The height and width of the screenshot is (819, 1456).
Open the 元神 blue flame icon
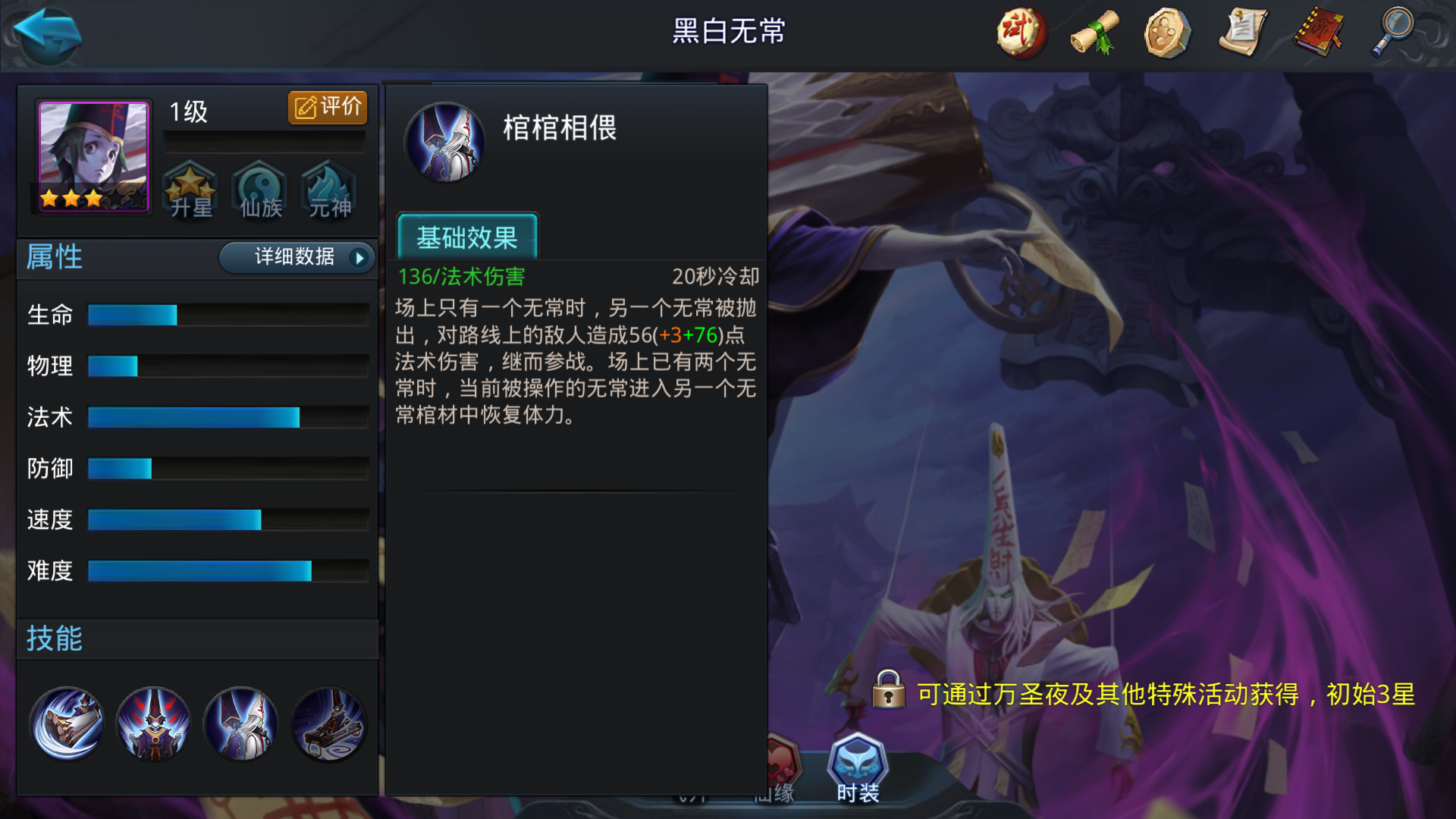[328, 191]
